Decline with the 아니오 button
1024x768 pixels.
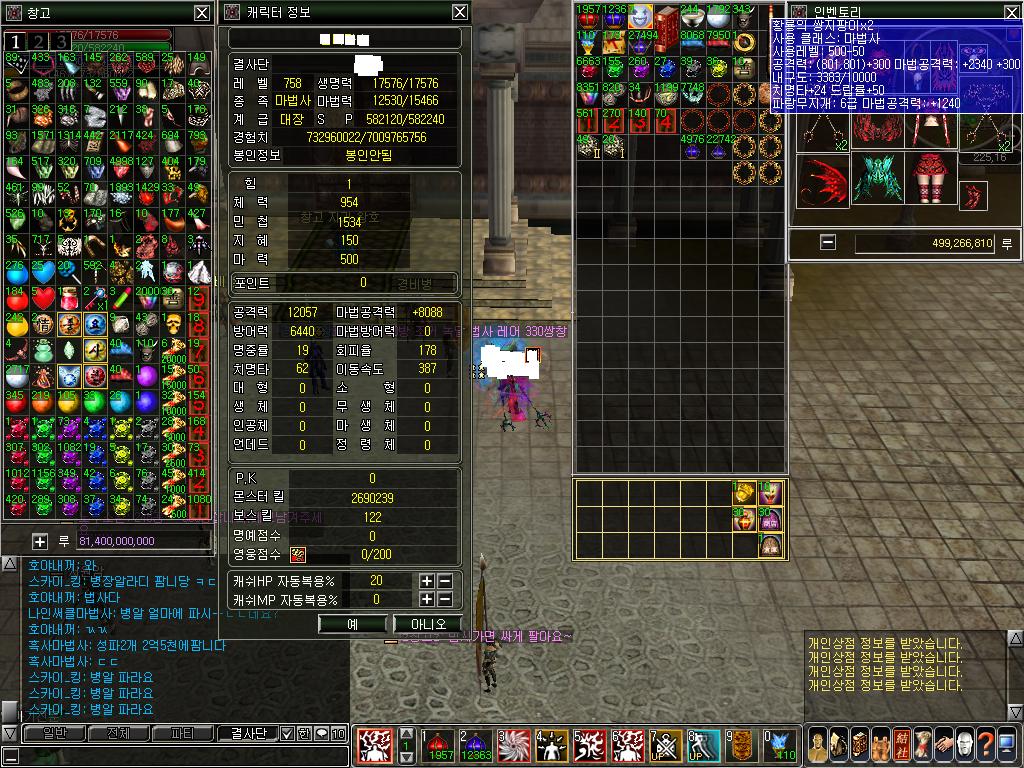428,624
